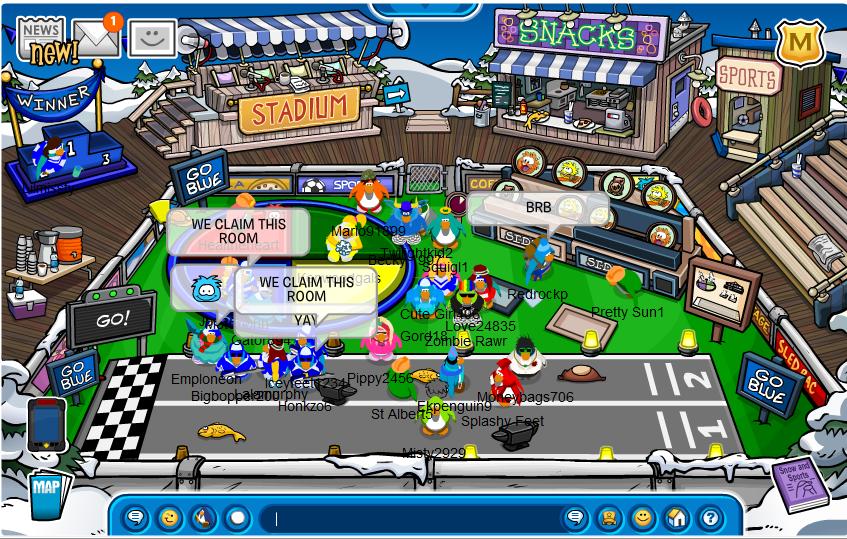Go to your igloo with house button
847x539 pixels.
tap(677, 518)
